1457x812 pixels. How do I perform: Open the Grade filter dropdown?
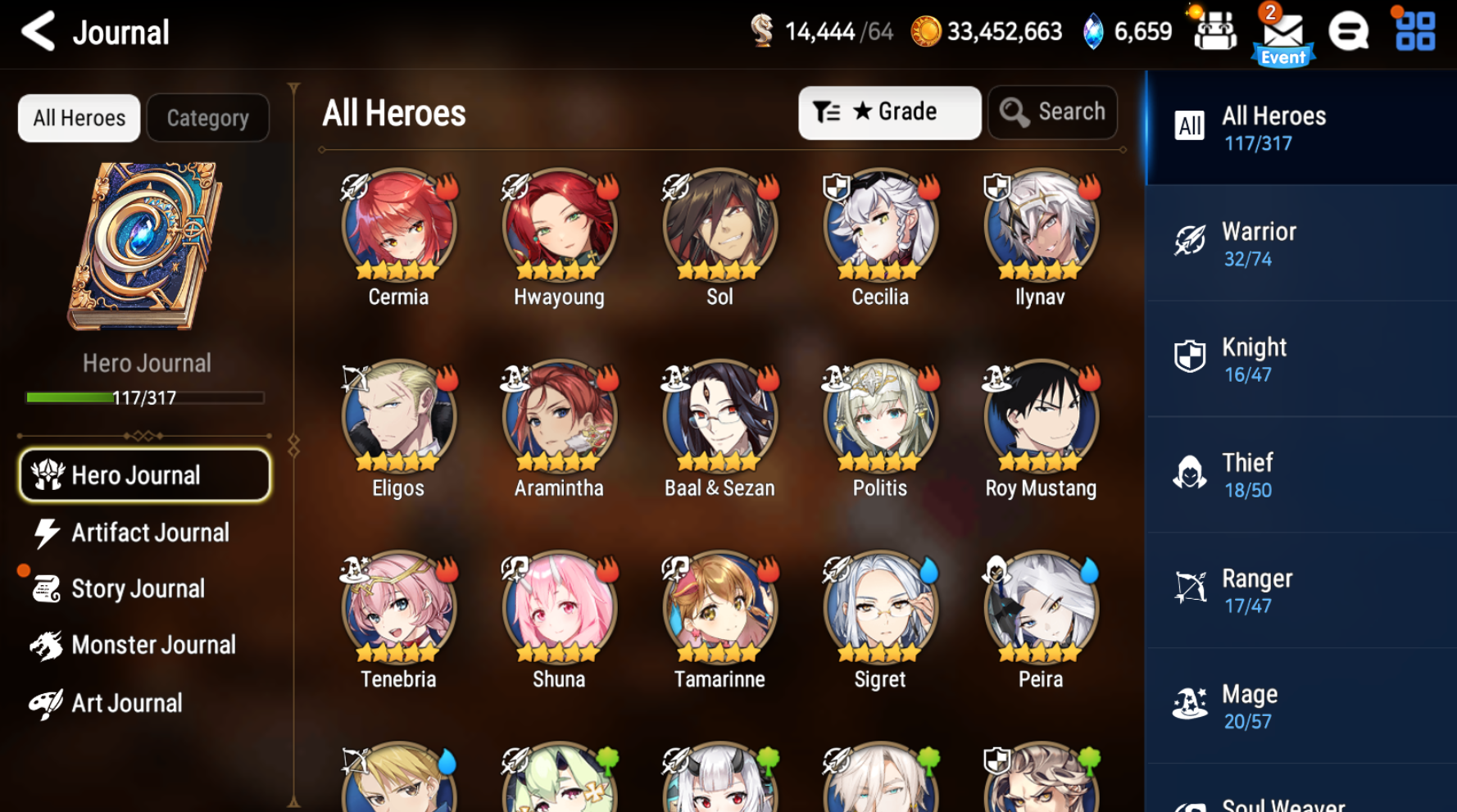click(889, 112)
